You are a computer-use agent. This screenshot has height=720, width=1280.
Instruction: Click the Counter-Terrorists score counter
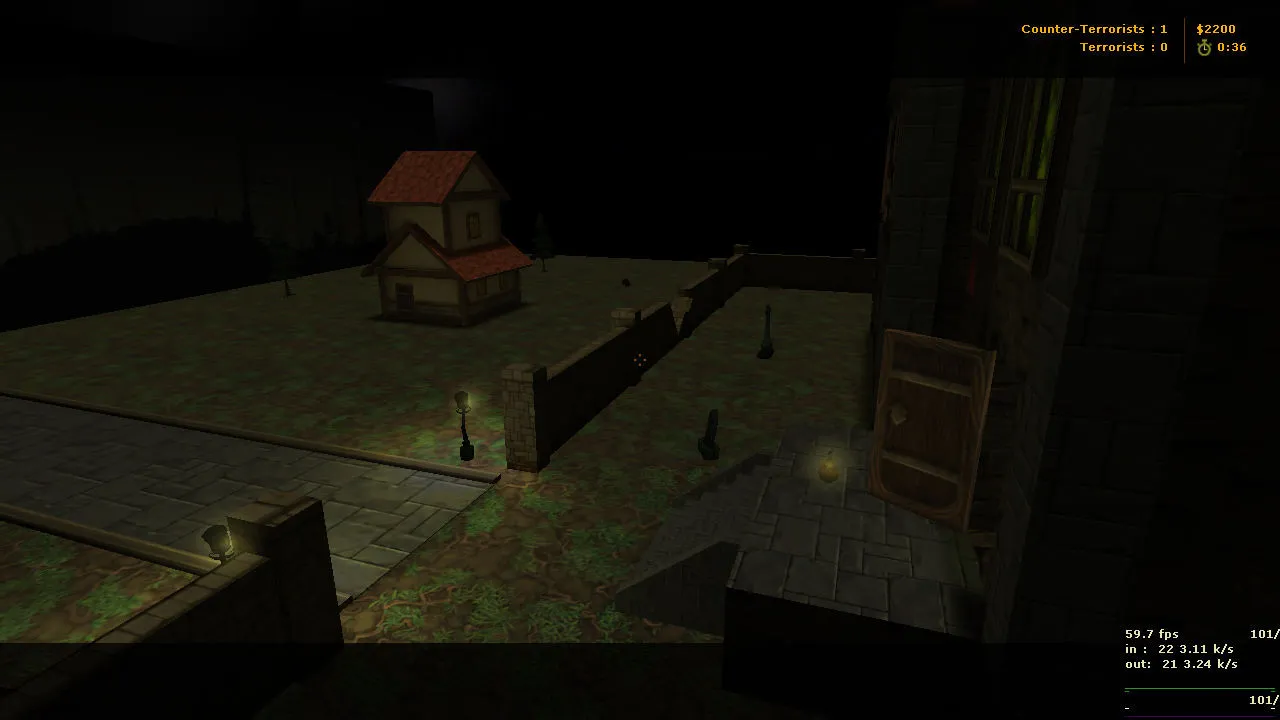pyautogui.click(x=1094, y=28)
